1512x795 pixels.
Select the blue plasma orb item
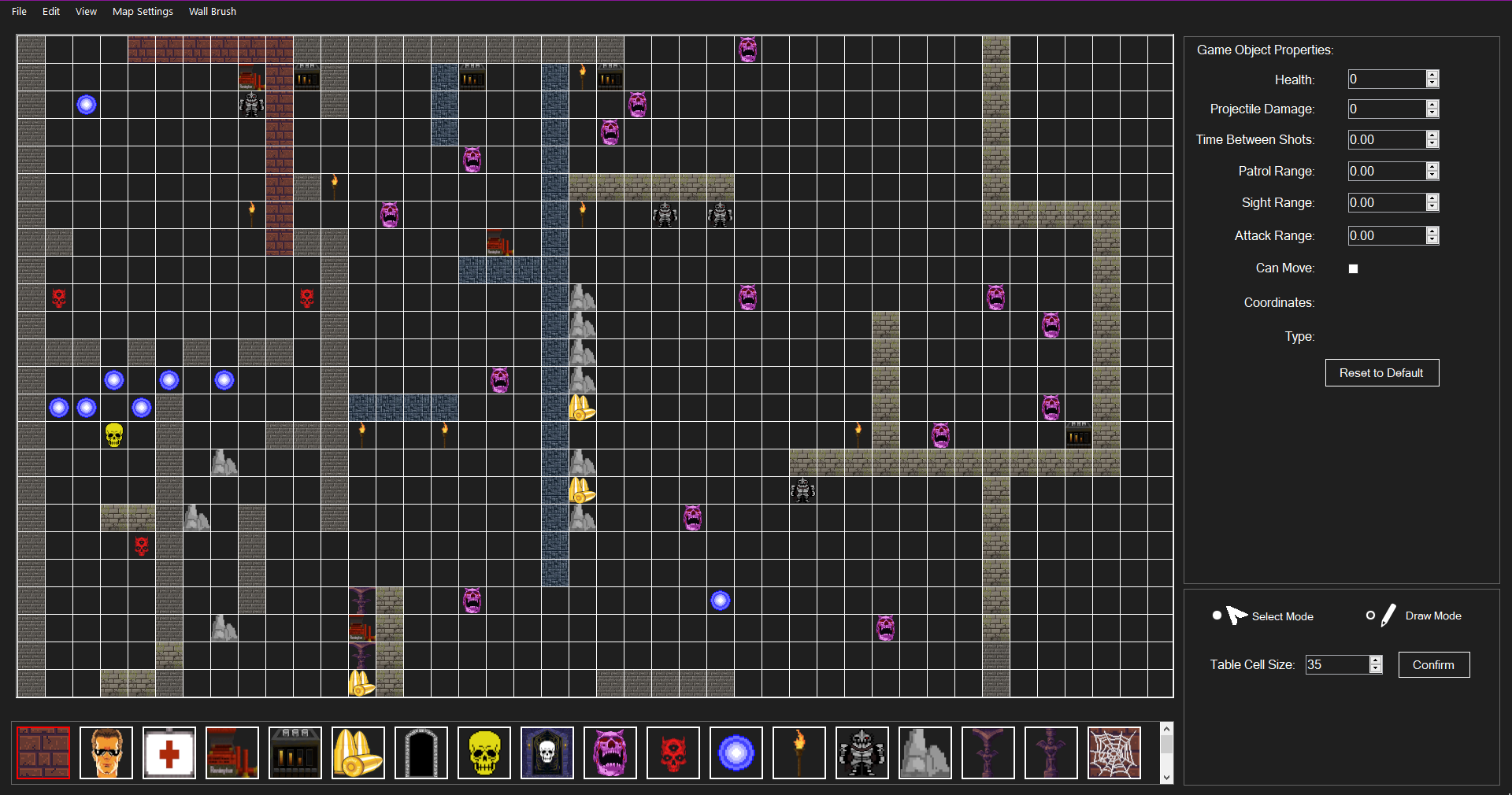(x=736, y=752)
